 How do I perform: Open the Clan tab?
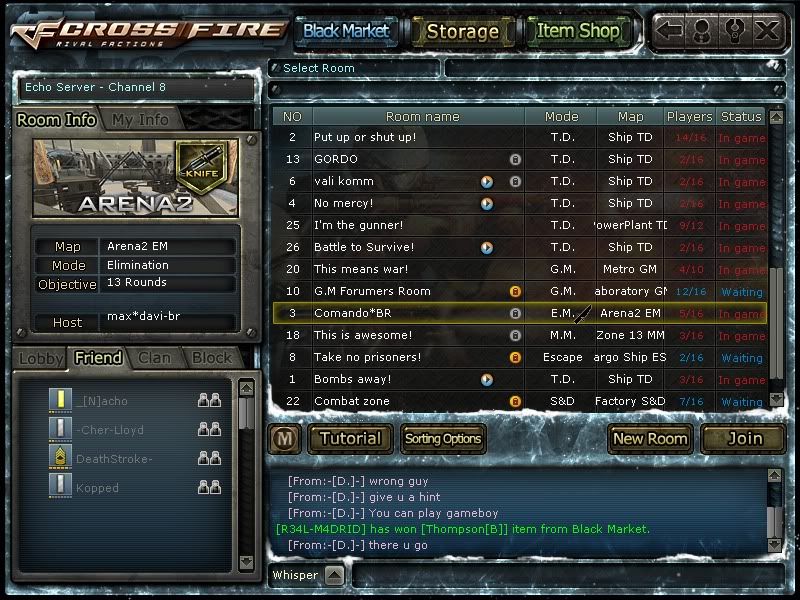click(x=154, y=357)
